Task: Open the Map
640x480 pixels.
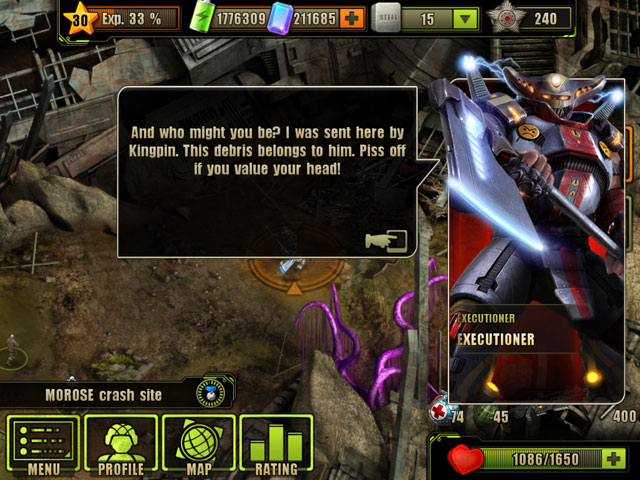Action: [x=198, y=445]
